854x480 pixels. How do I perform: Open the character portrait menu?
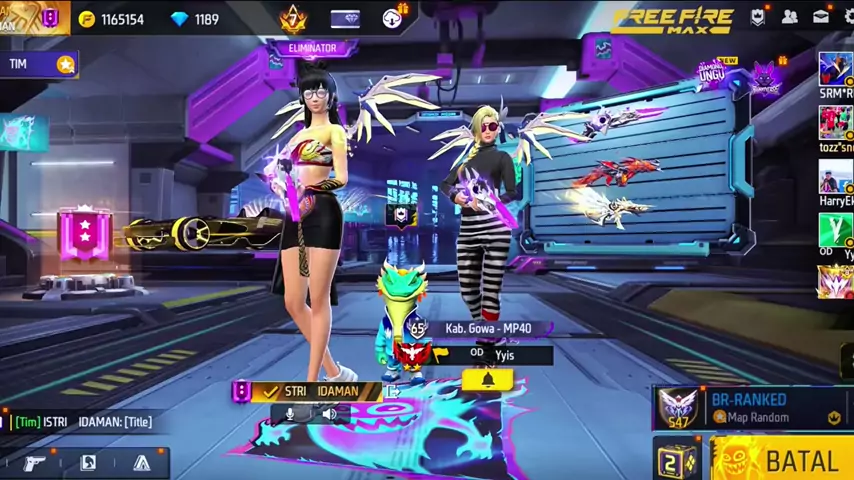[88, 462]
